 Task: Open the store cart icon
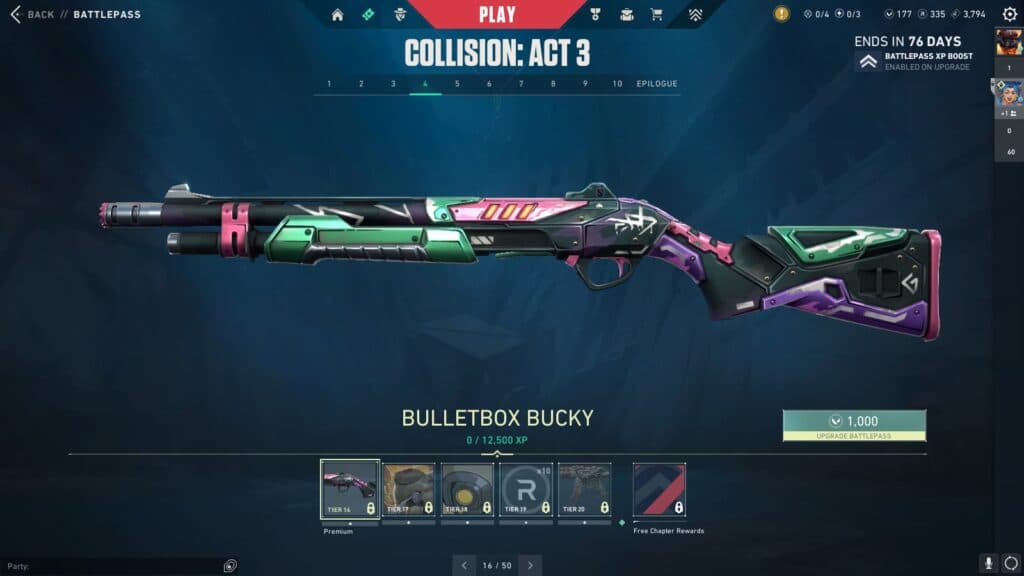657,14
